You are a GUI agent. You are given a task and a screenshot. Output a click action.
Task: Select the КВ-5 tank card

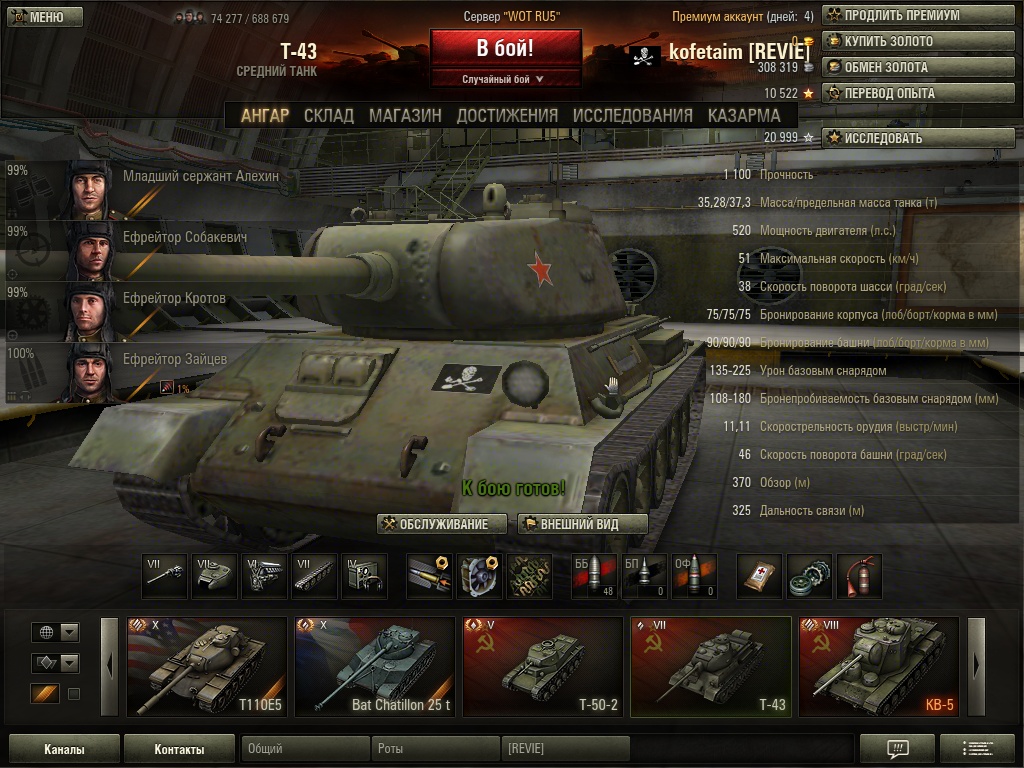879,667
